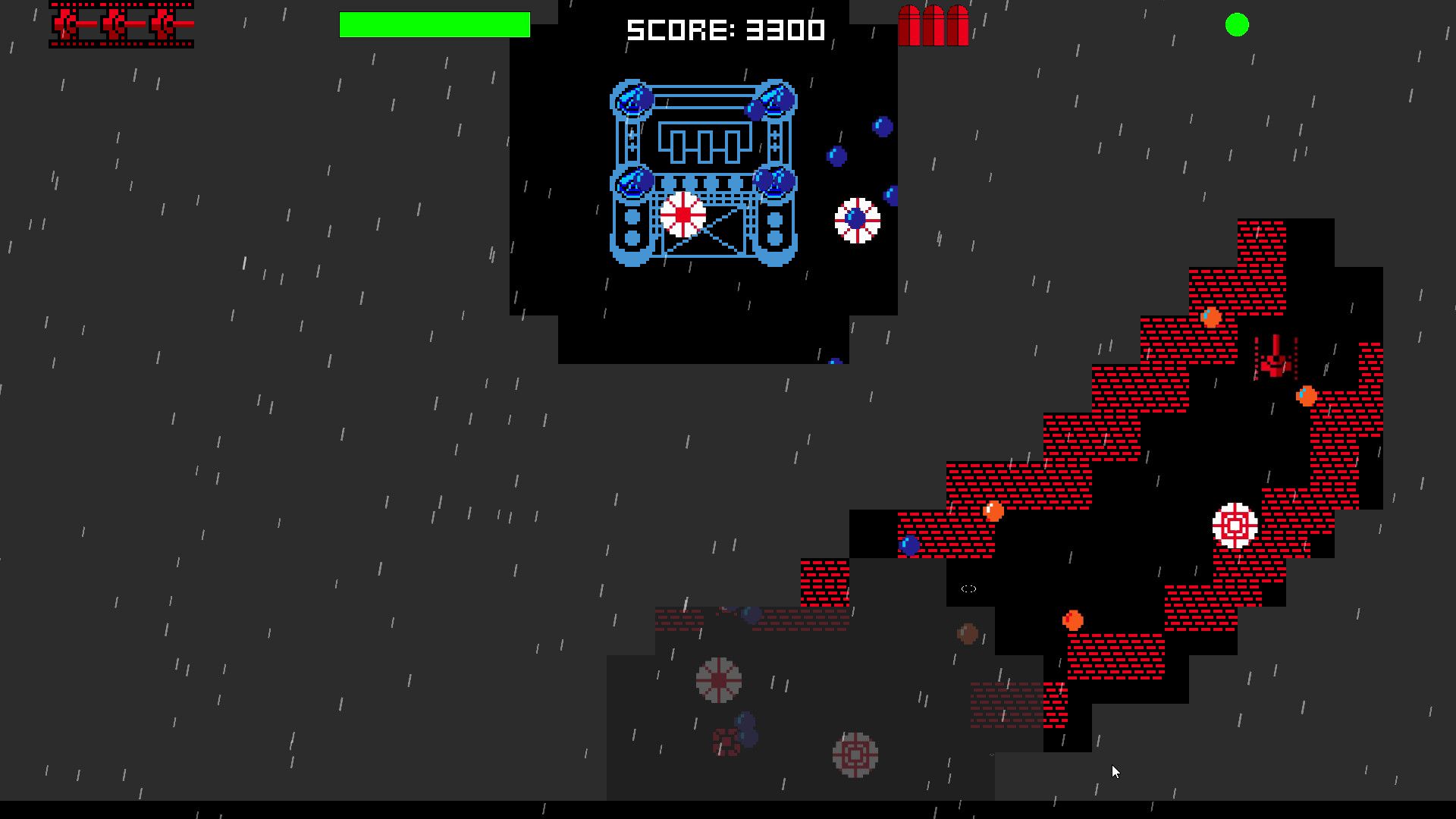Viewport: 1456px width, 819px height.
Task: Click the red pinwheel on the boss
Action: [682, 215]
